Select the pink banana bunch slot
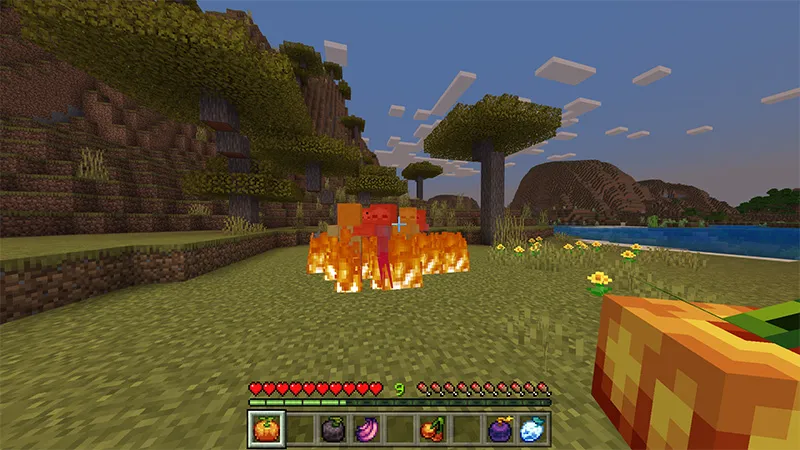This screenshot has width=800, height=450. pyautogui.click(x=365, y=429)
